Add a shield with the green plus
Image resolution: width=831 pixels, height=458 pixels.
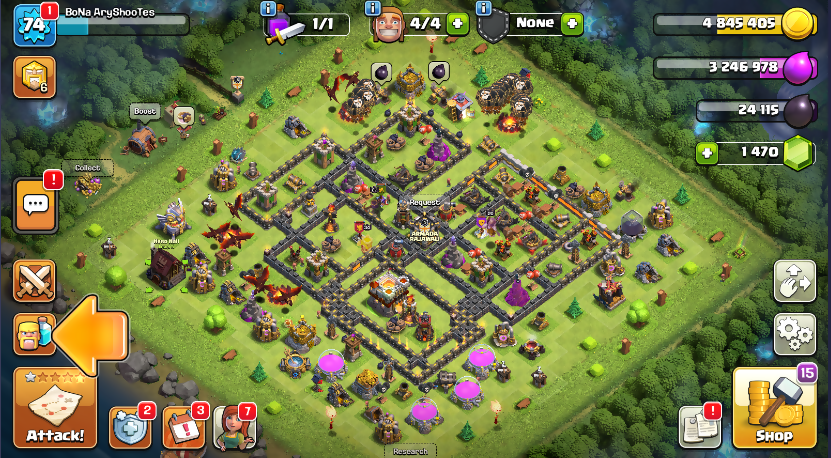(x=571, y=23)
